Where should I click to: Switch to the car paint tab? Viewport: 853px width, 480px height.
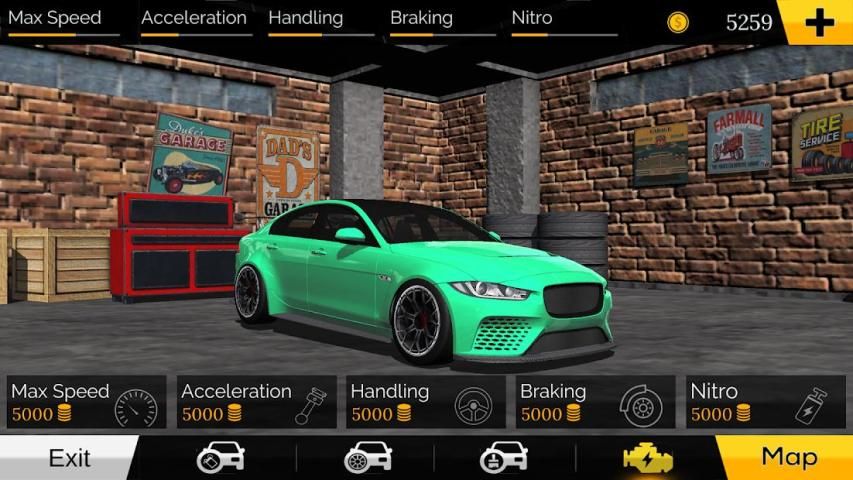pos(221,458)
